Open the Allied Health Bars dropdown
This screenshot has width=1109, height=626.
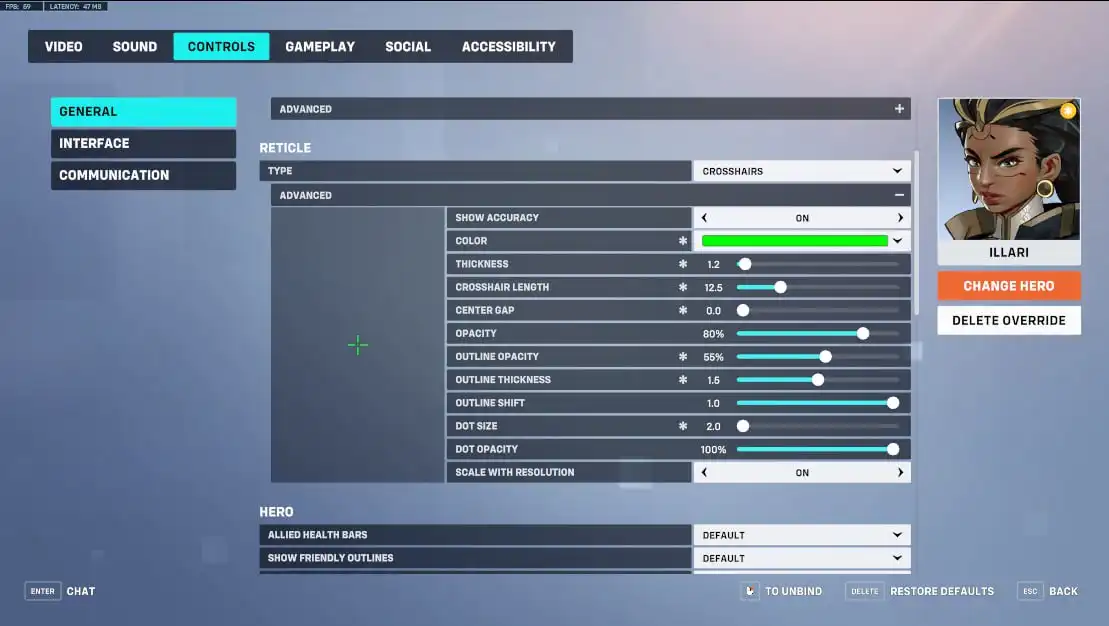pyautogui.click(x=801, y=535)
